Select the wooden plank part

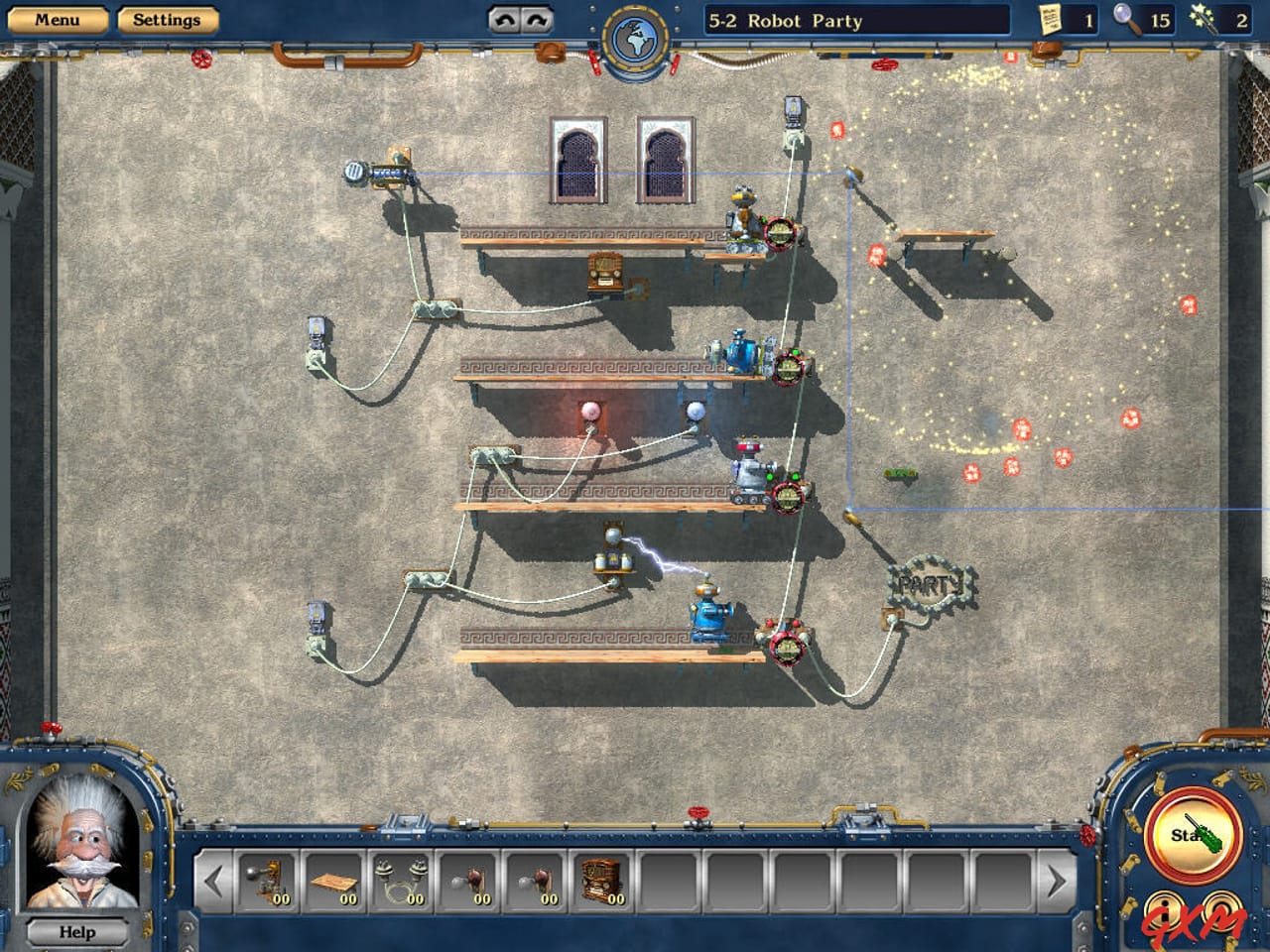pyautogui.click(x=333, y=883)
